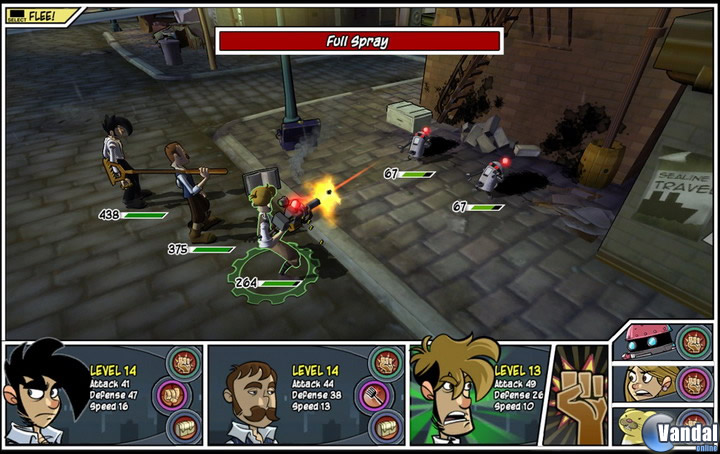Select the black-haired character's portrait

pyautogui.click(x=42, y=394)
